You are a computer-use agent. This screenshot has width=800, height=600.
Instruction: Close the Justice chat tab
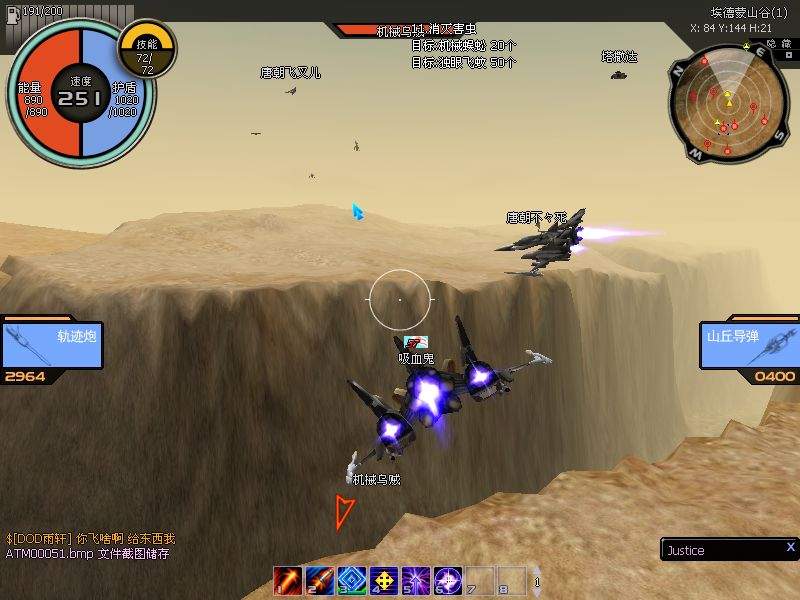(x=790, y=547)
